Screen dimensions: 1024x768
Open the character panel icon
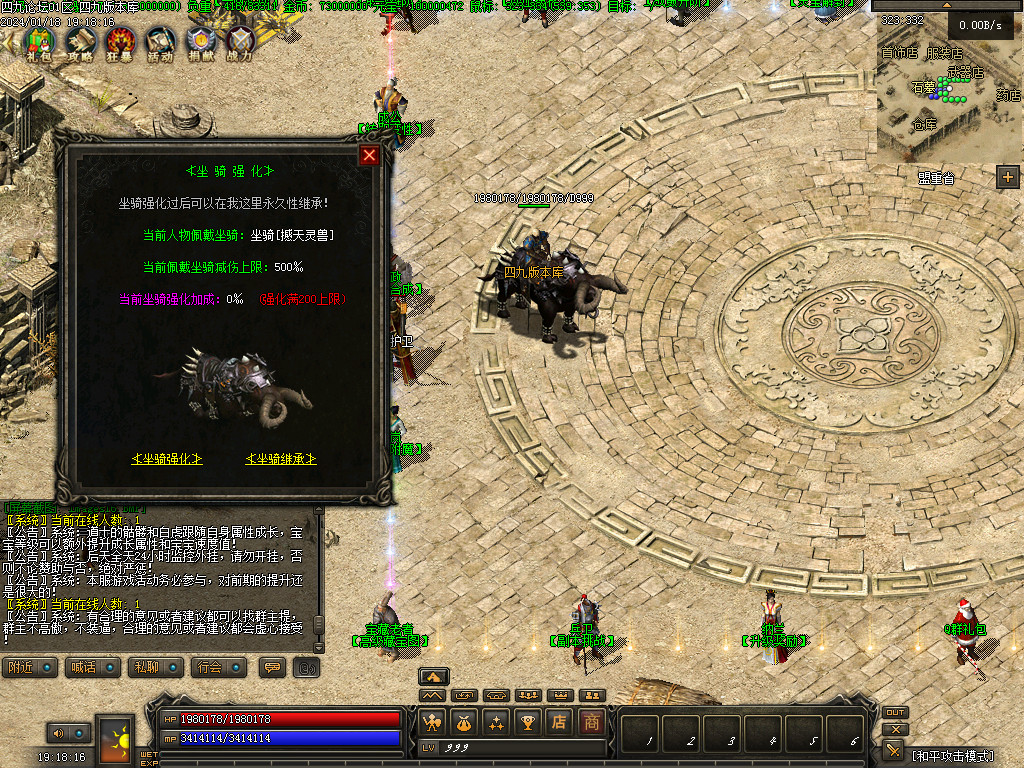(x=433, y=722)
